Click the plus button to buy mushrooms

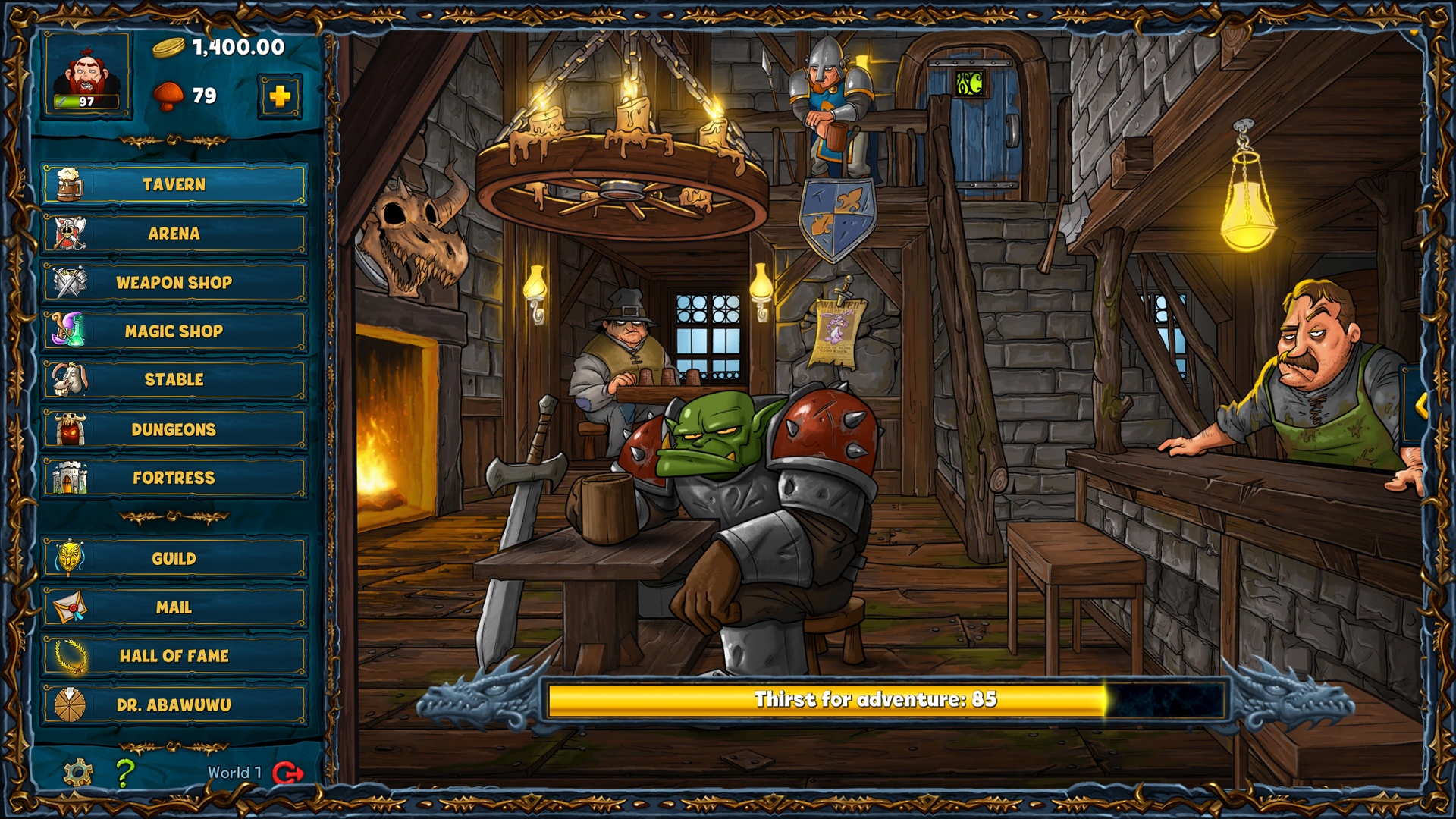click(281, 97)
